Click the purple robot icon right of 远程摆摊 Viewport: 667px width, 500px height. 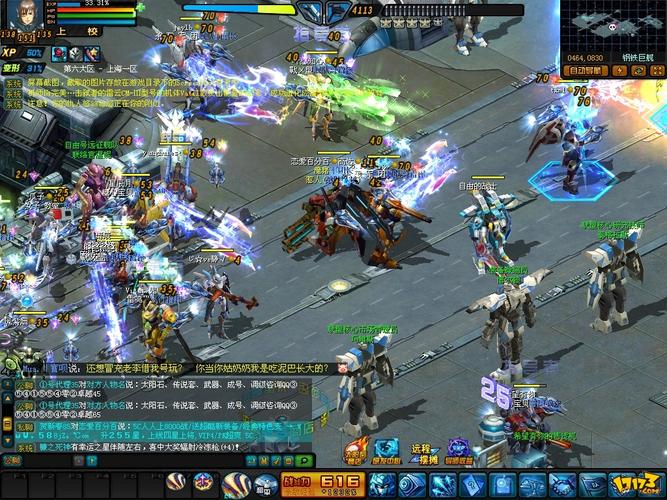pyautogui.click(x=458, y=453)
